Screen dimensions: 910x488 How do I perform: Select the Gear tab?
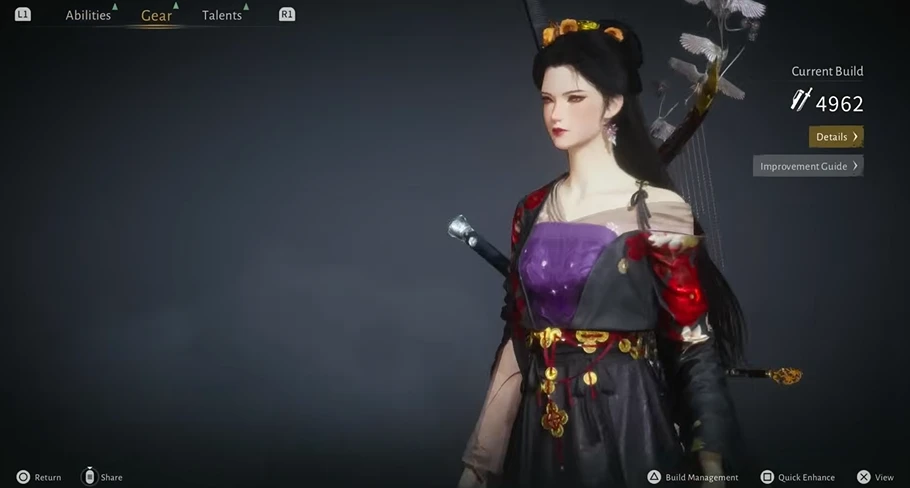tap(156, 15)
